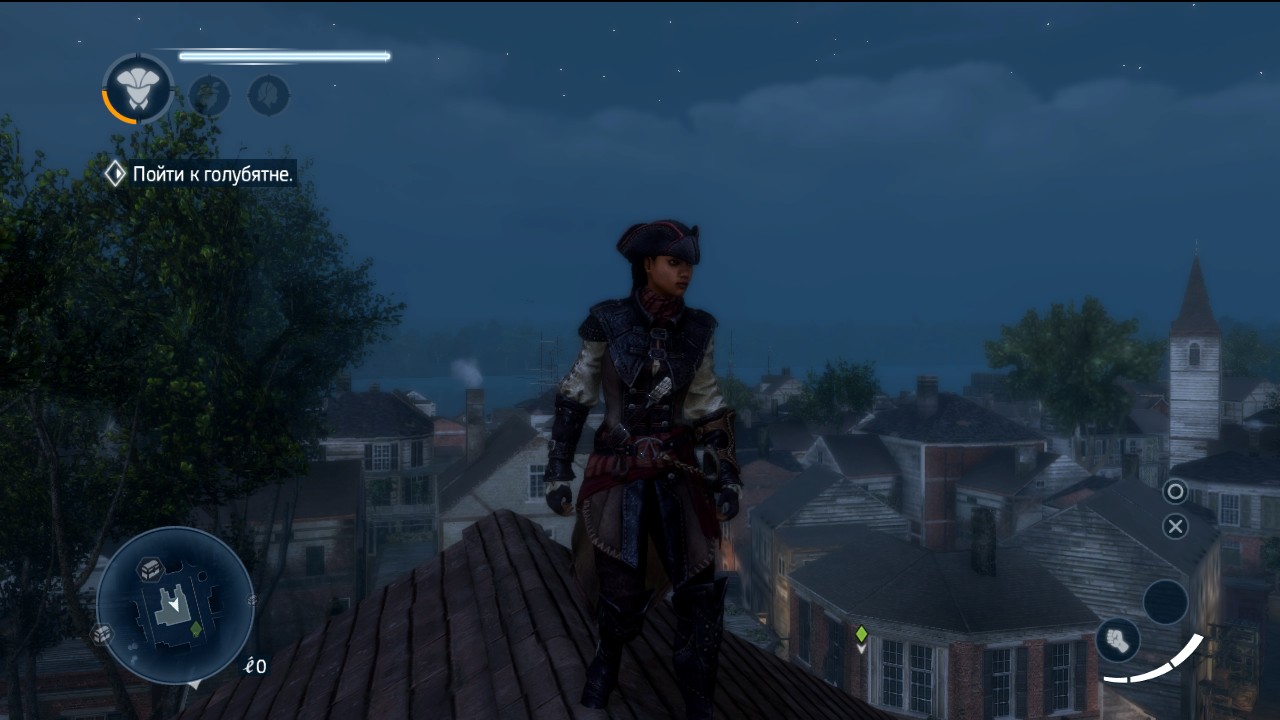Select the treasure chest marker nearest the player arrow
The height and width of the screenshot is (720, 1280).
pyautogui.click(x=149, y=567)
